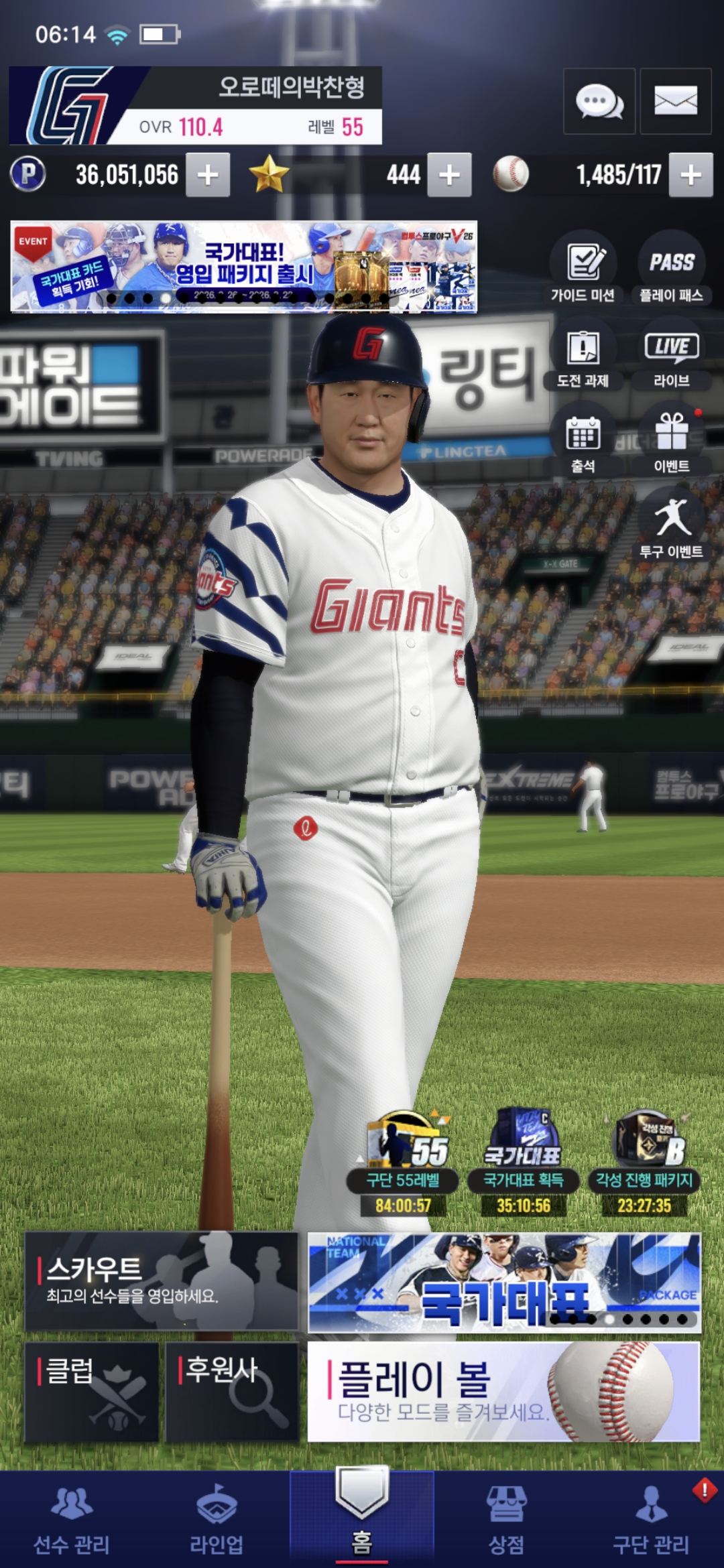Open the 라이브 LIVE menu
This screenshot has height=1568, width=724.
pos(671,356)
